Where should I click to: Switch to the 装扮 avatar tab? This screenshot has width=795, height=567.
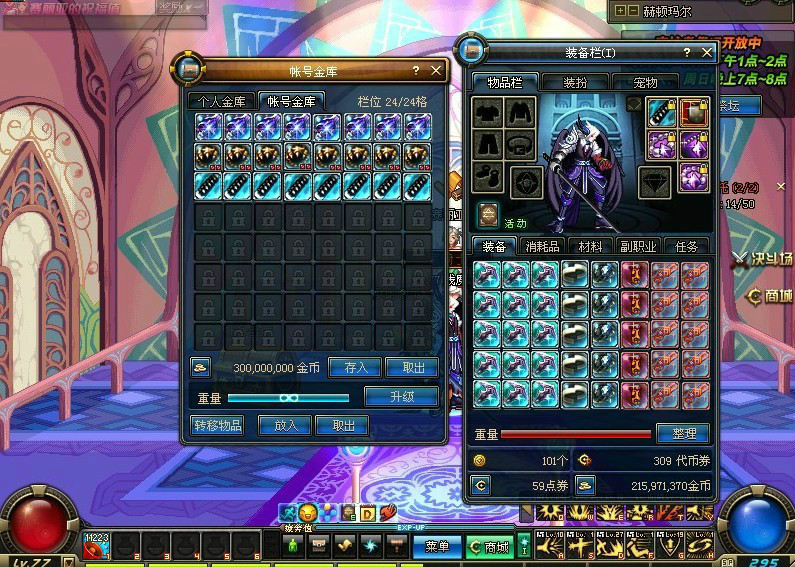point(575,82)
